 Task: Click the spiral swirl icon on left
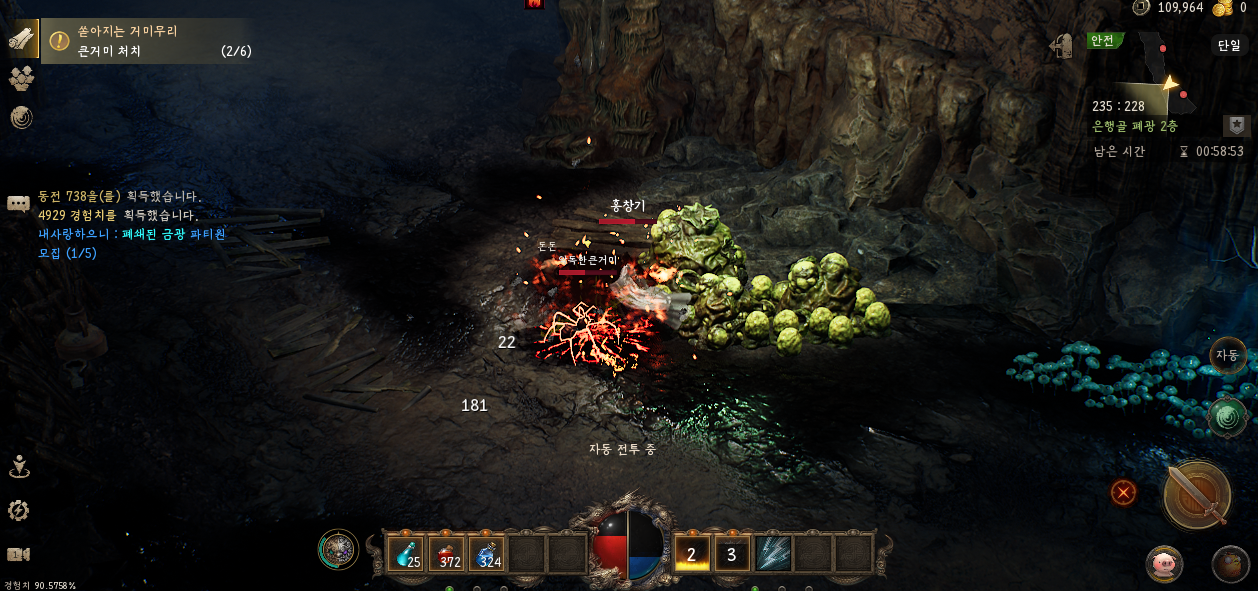(x=21, y=118)
